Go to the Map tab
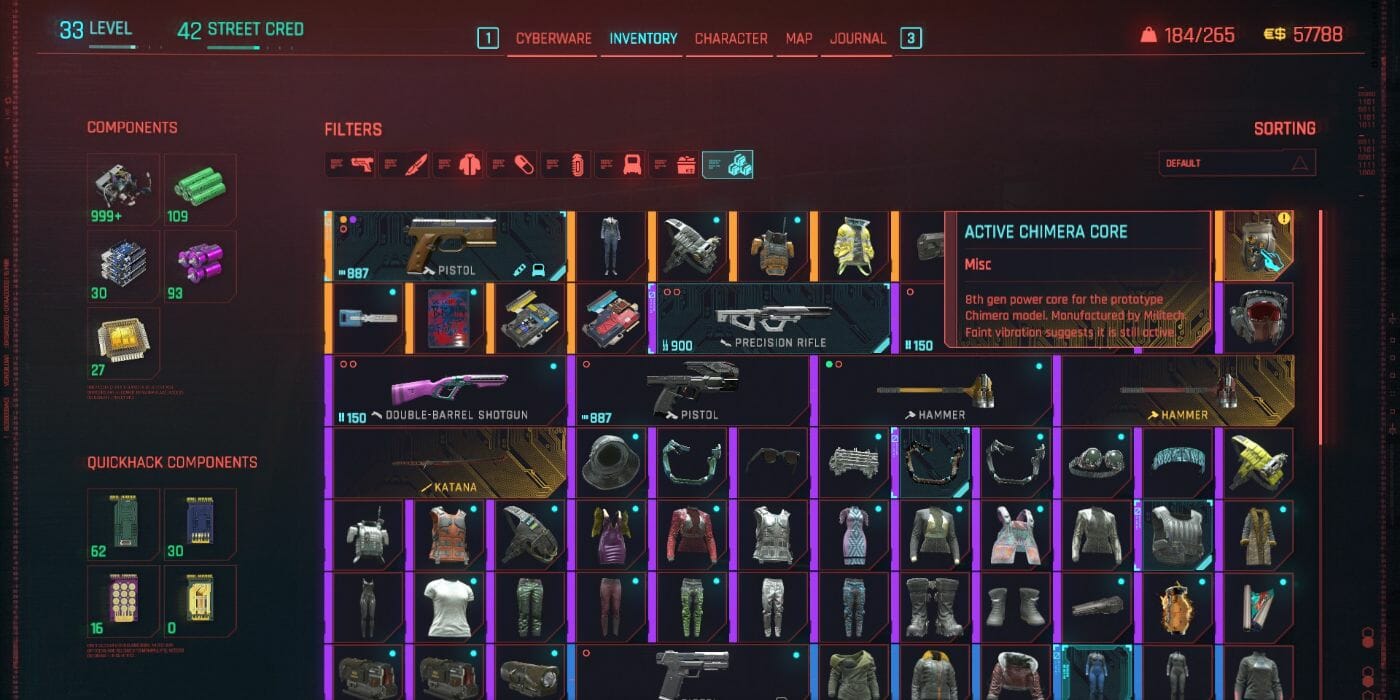Screen dimensions: 1400x700 coord(798,39)
